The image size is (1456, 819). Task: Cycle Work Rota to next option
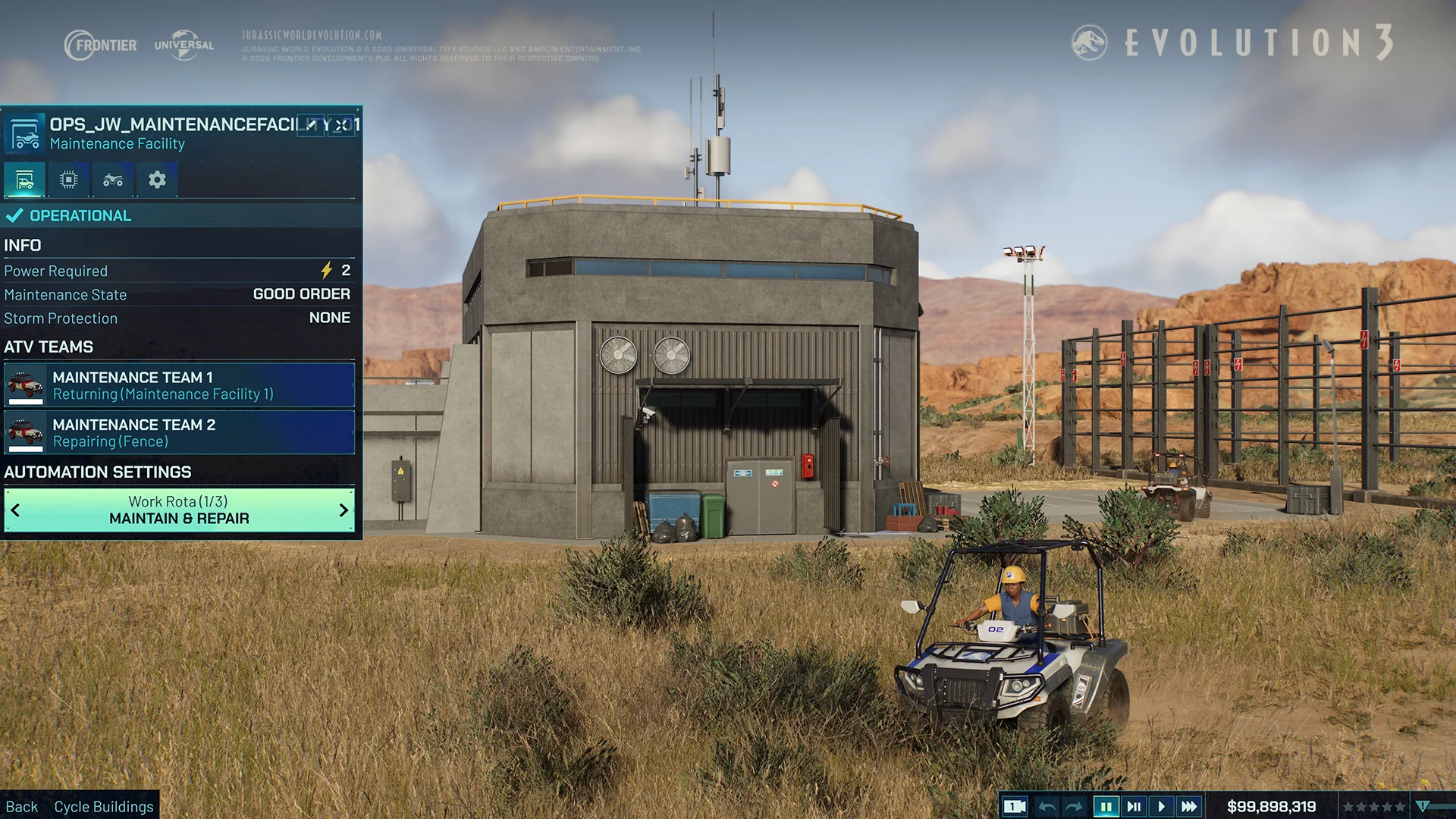[x=344, y=510]
